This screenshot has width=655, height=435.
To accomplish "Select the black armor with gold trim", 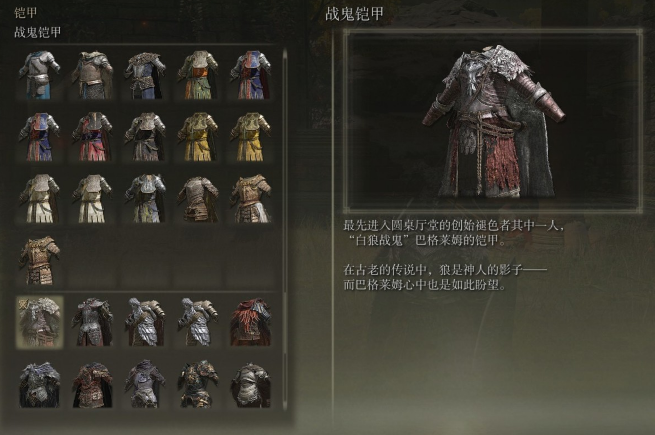I will pos(197,383).
